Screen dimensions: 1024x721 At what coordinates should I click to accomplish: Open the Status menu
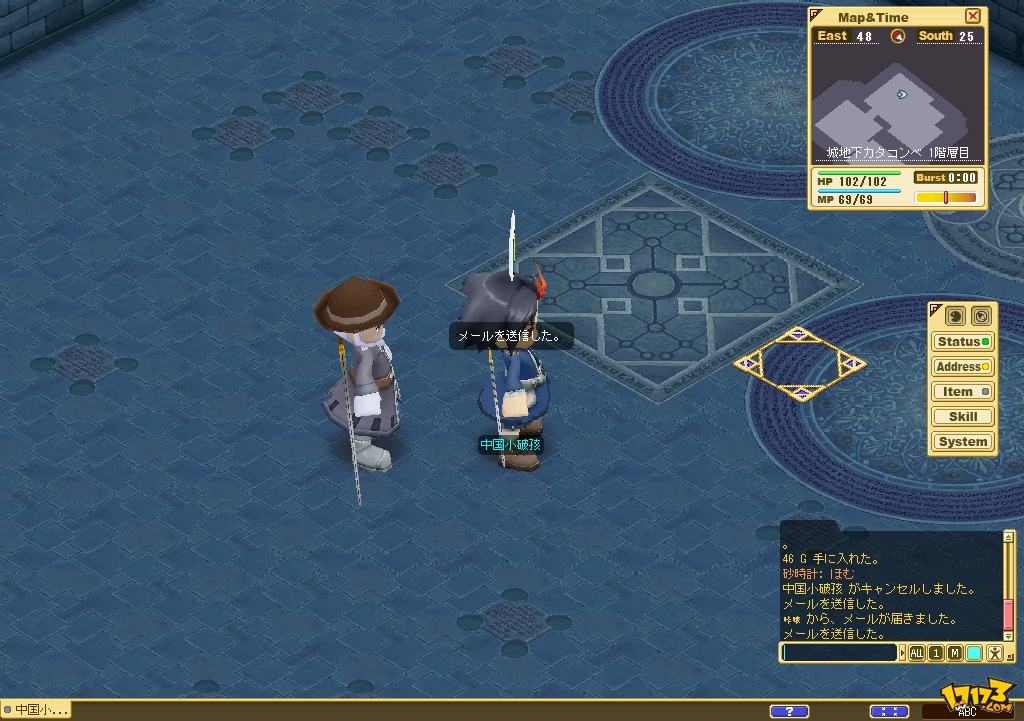(x=963, y=342)
